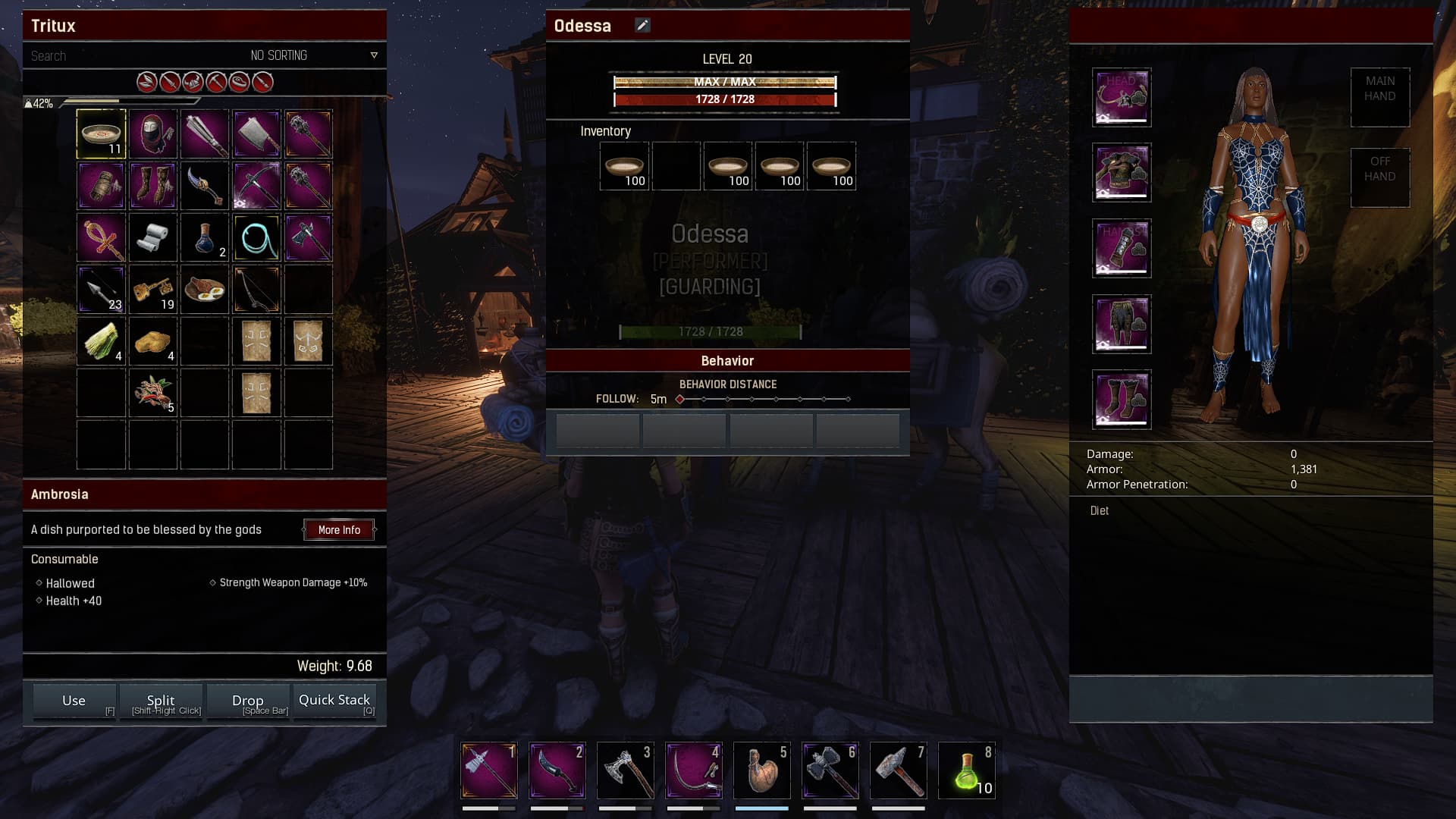Viewport: 1456px width, 819px height.
Task: Select Odessa's boots equipment slot
Action: [1122, 400]
